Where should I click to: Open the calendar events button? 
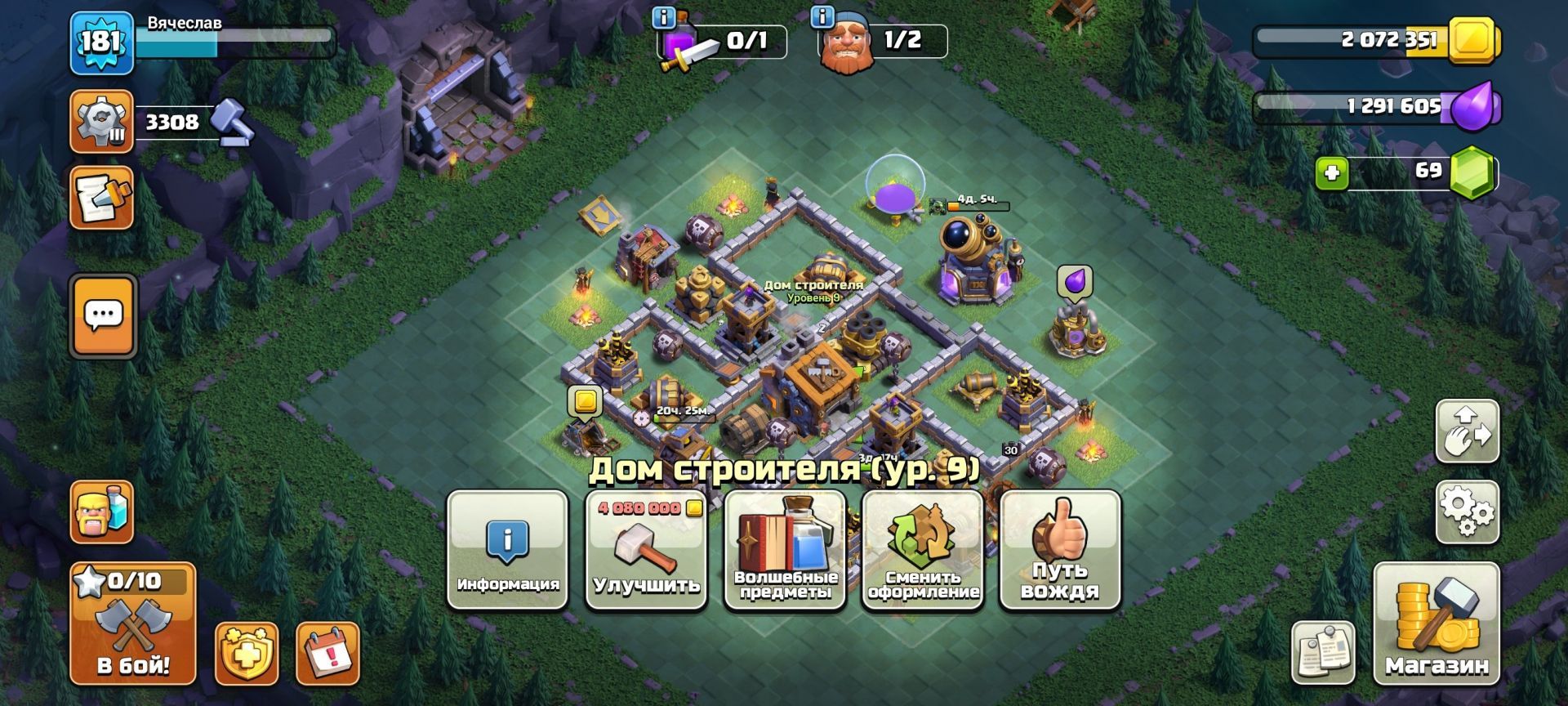[327, 653]
